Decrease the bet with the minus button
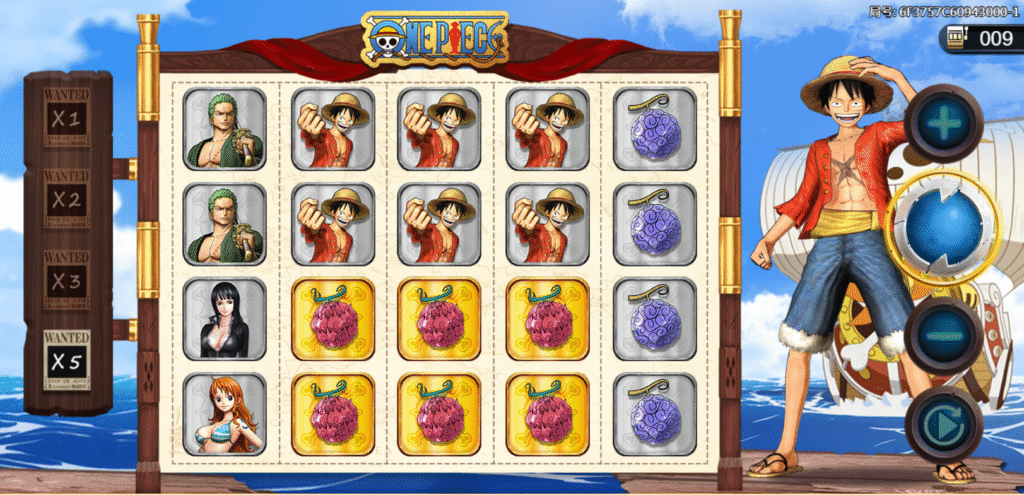This screenshot has width=1024, height=495. [x=944, y=336]
